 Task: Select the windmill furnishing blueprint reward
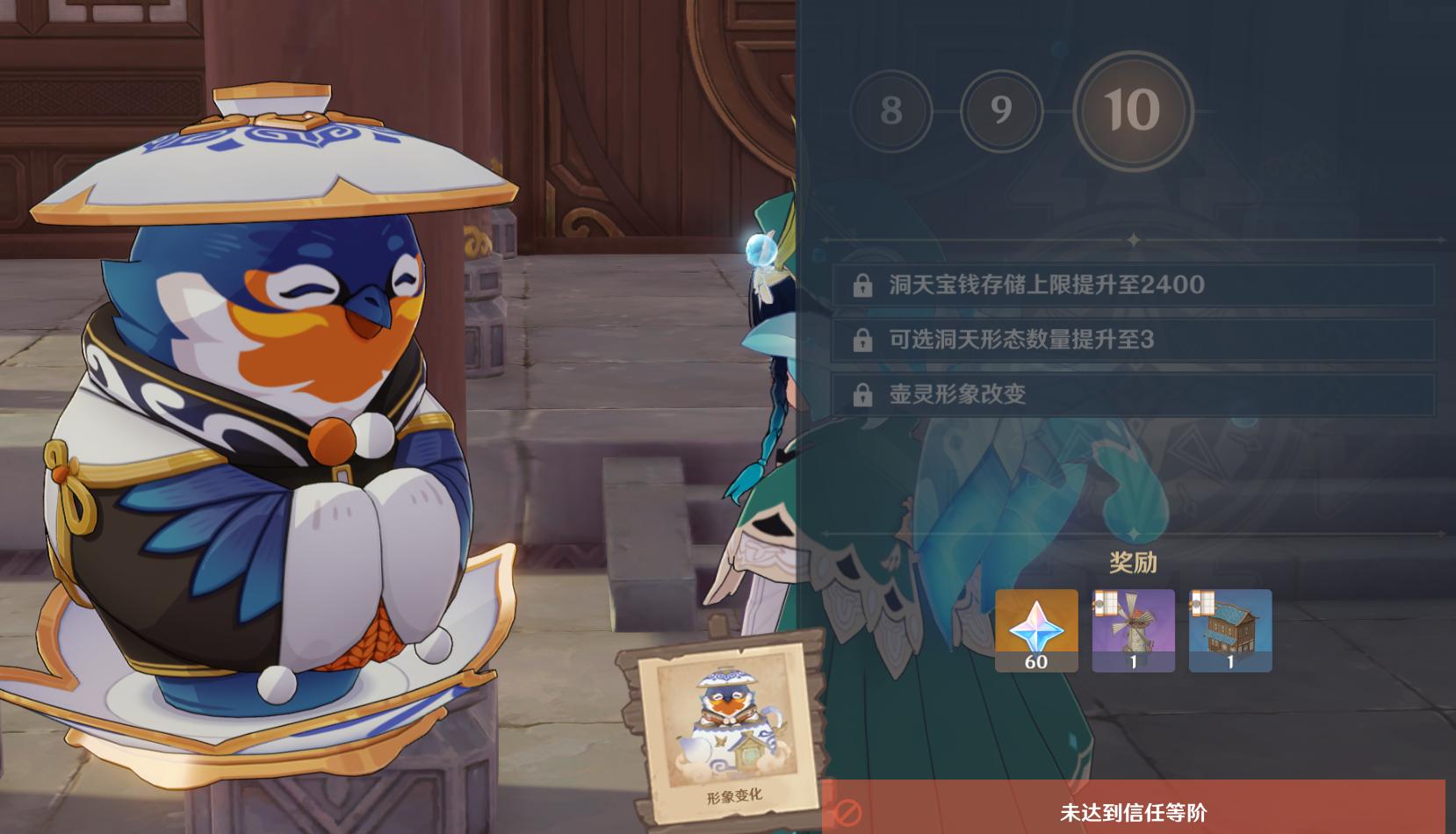pos(1134,630)
